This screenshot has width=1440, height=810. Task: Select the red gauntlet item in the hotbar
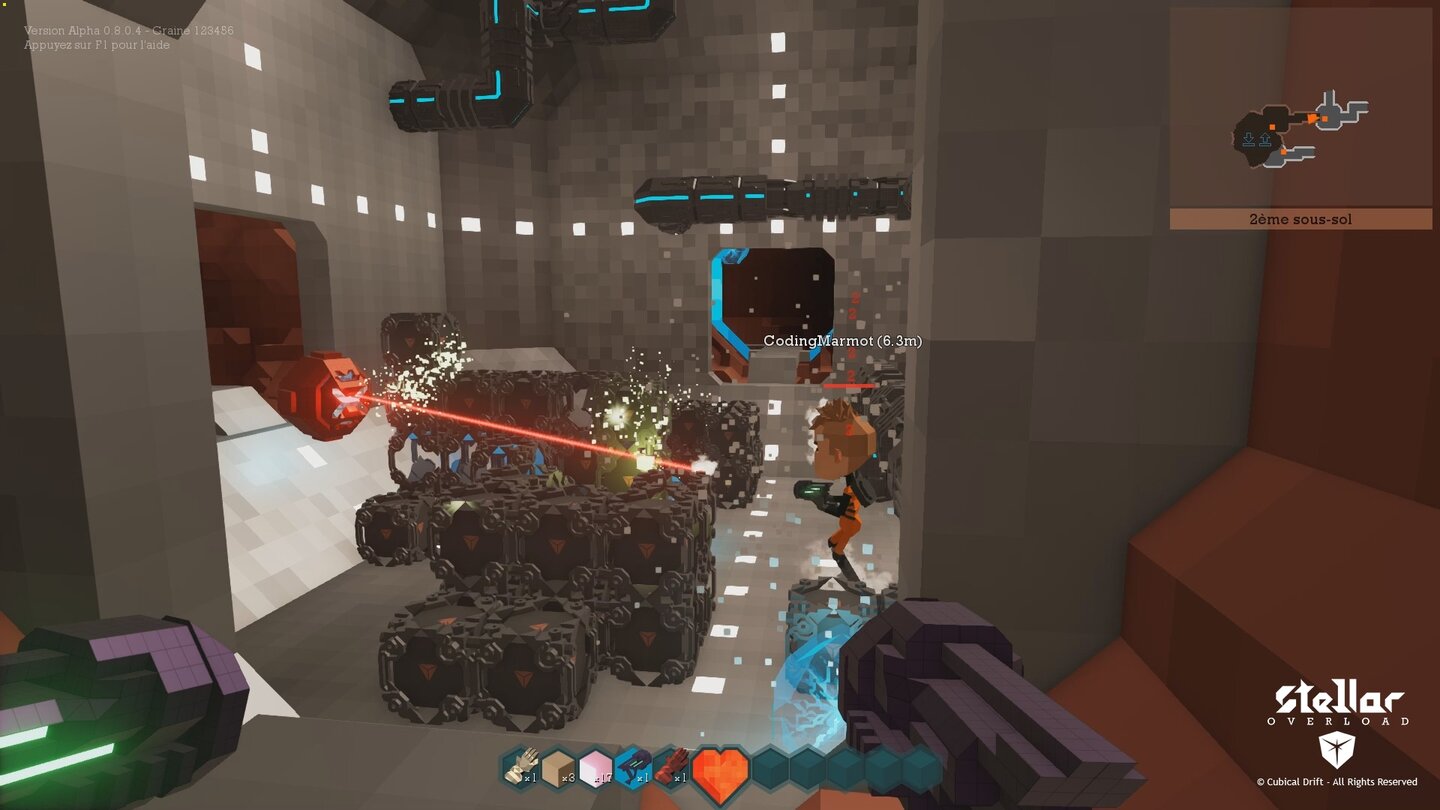click(672, 768)
